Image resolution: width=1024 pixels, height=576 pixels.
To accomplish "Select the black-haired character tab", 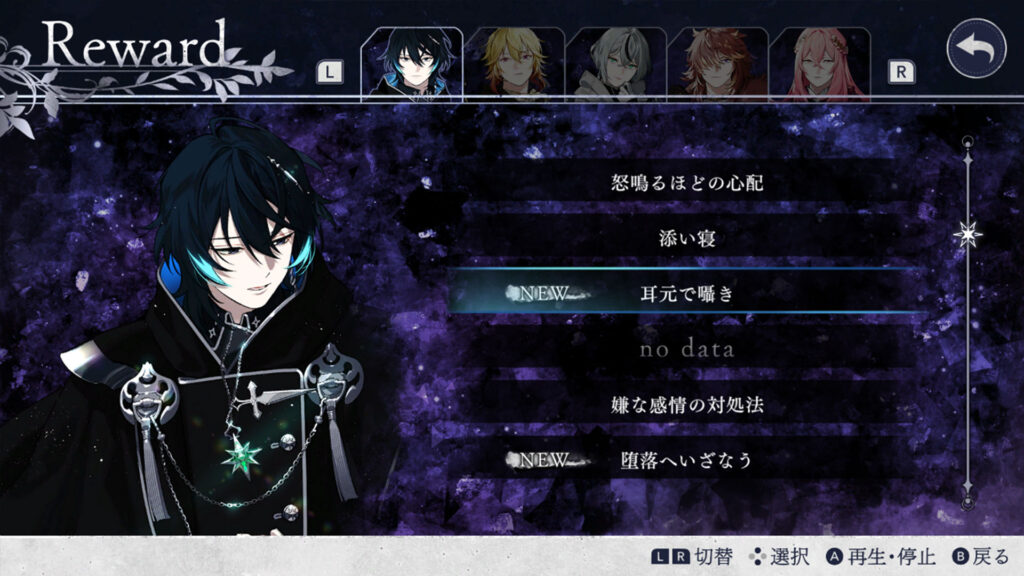I will [411, 64].
